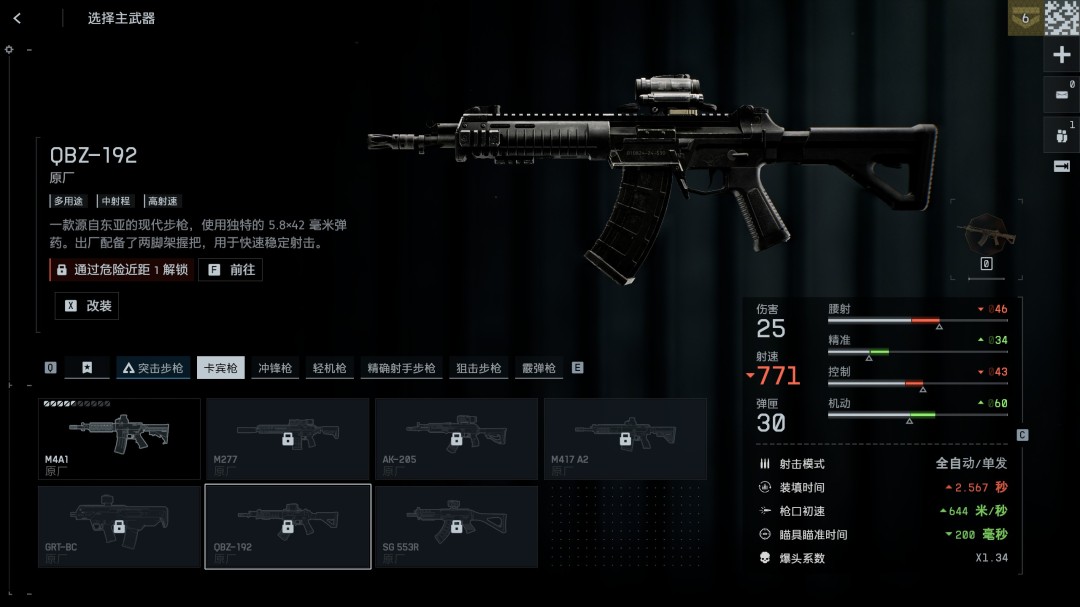Open the weapon skin preview thumbnail
Screen dimensions: 1080x607
986,235
